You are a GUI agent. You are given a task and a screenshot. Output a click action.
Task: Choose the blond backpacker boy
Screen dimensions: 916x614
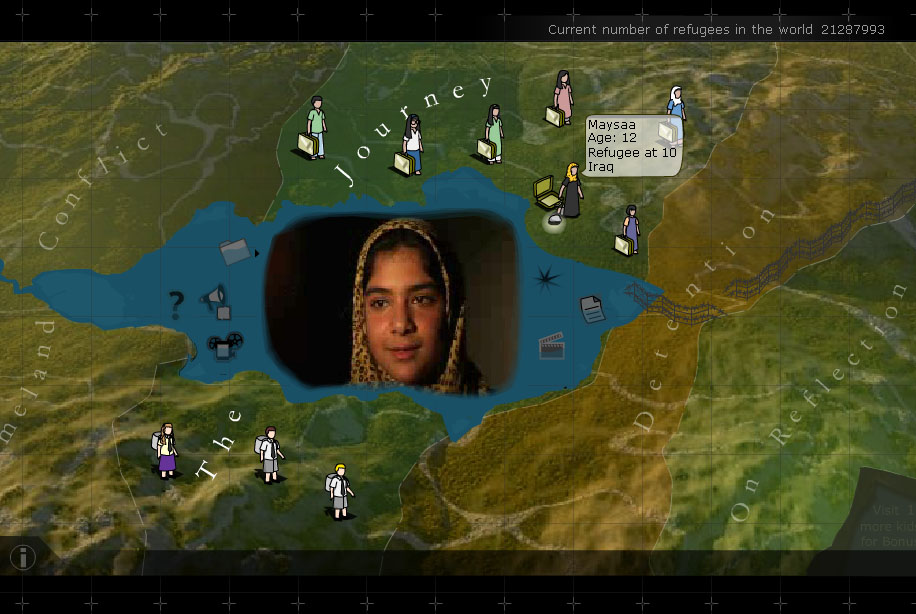point(340,490)
